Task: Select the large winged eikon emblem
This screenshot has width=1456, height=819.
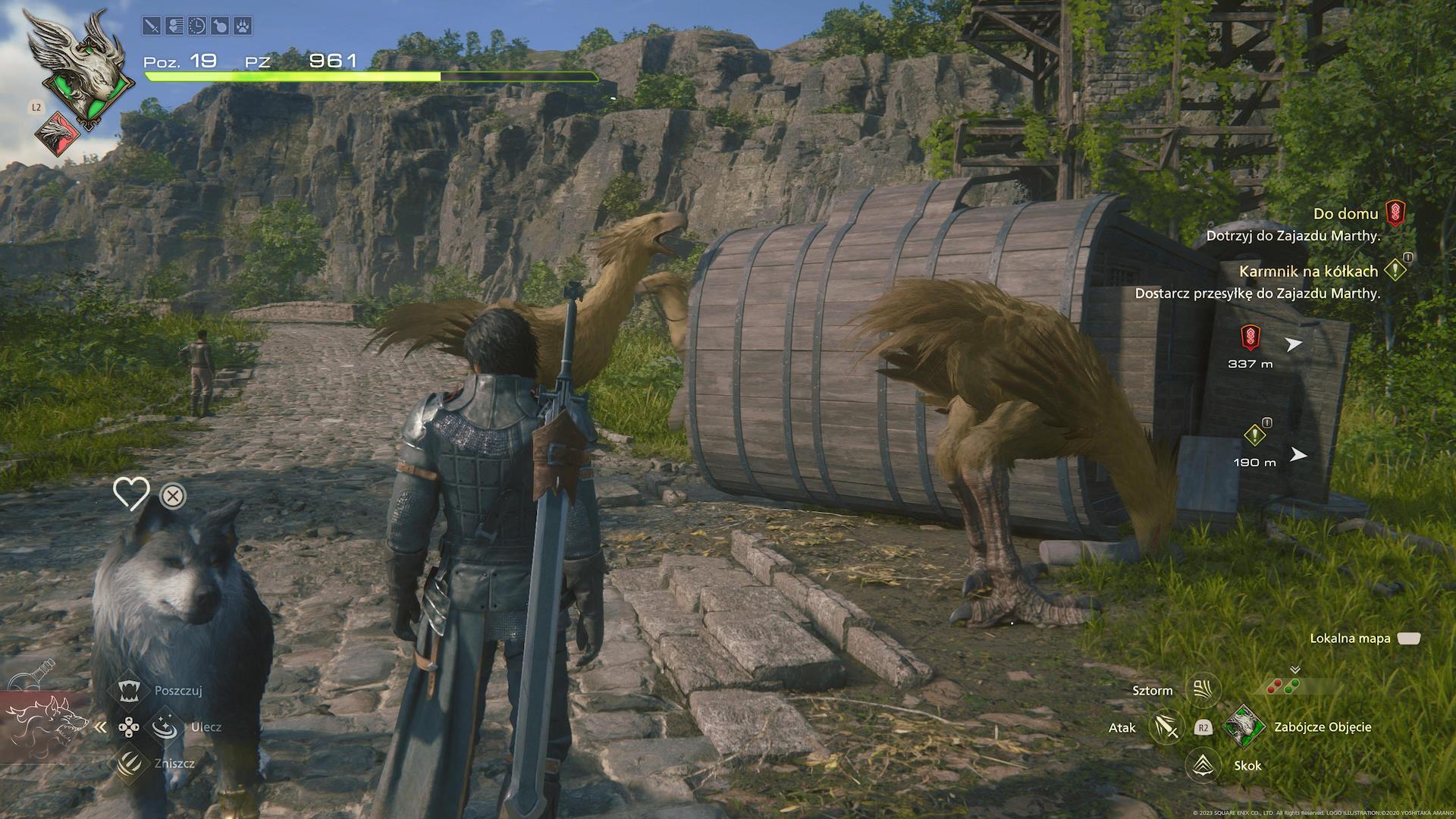Action: pos(76,68)
